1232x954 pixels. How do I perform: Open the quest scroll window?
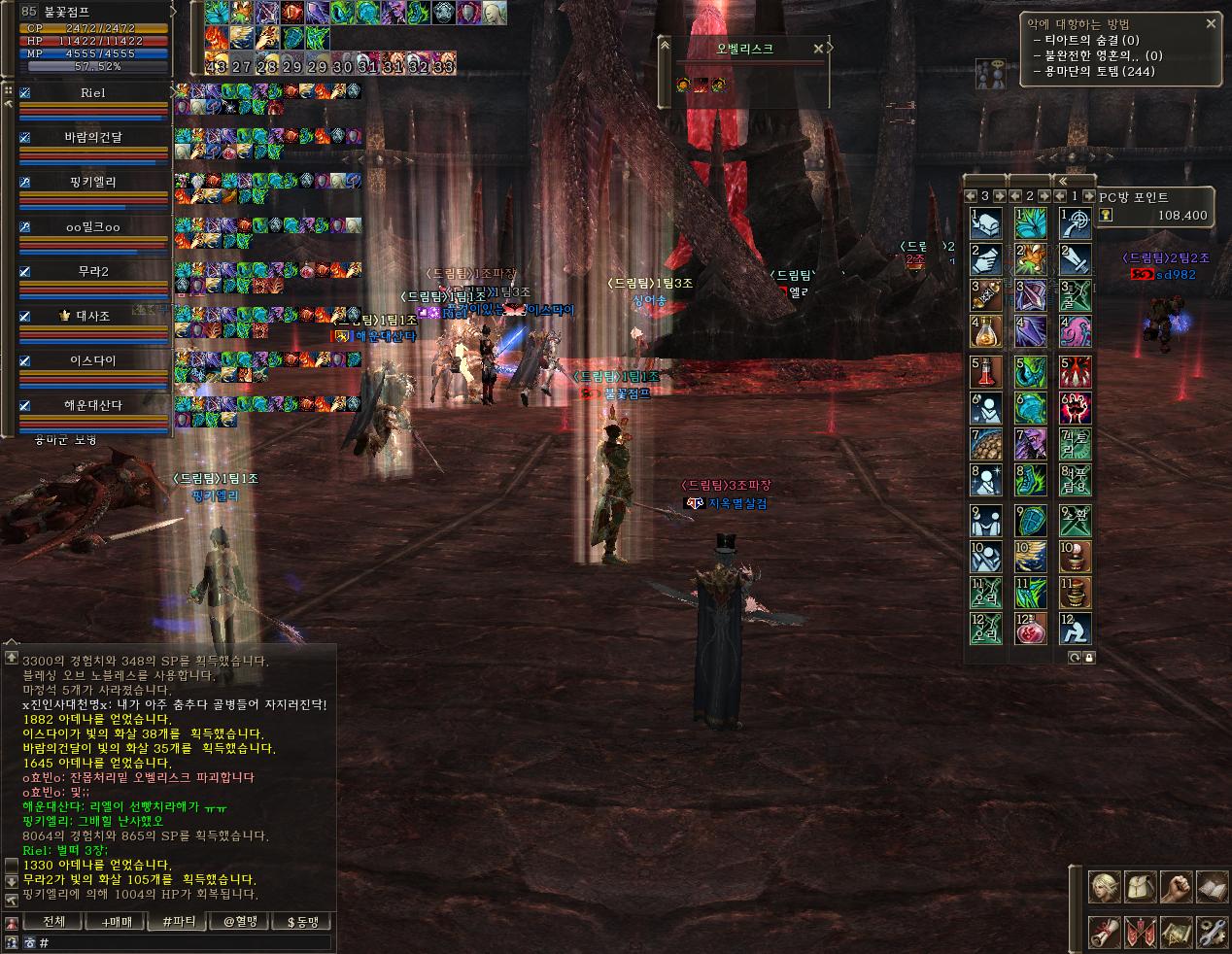coord(1104,931)
